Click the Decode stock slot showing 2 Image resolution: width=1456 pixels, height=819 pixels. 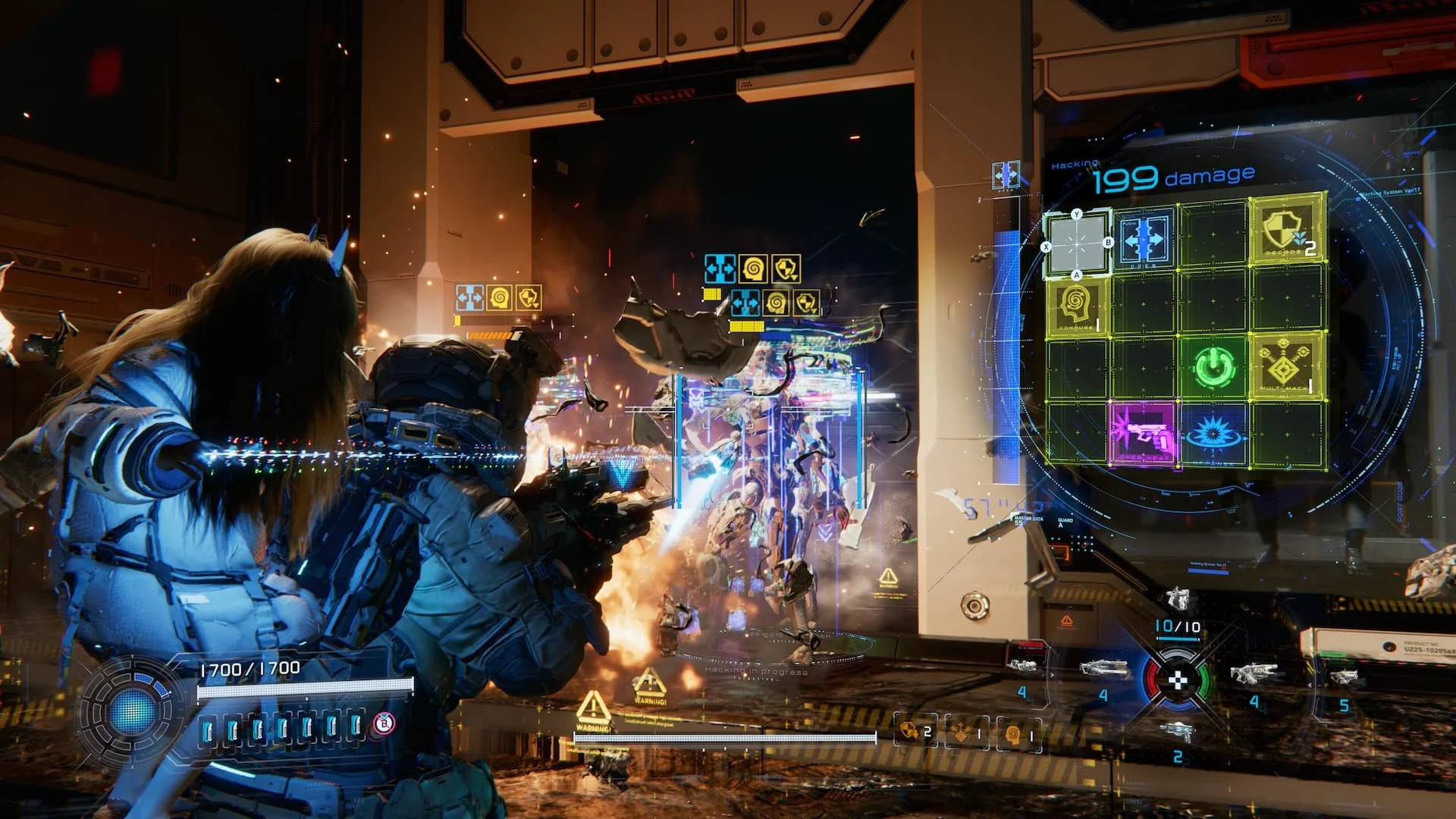915,733
